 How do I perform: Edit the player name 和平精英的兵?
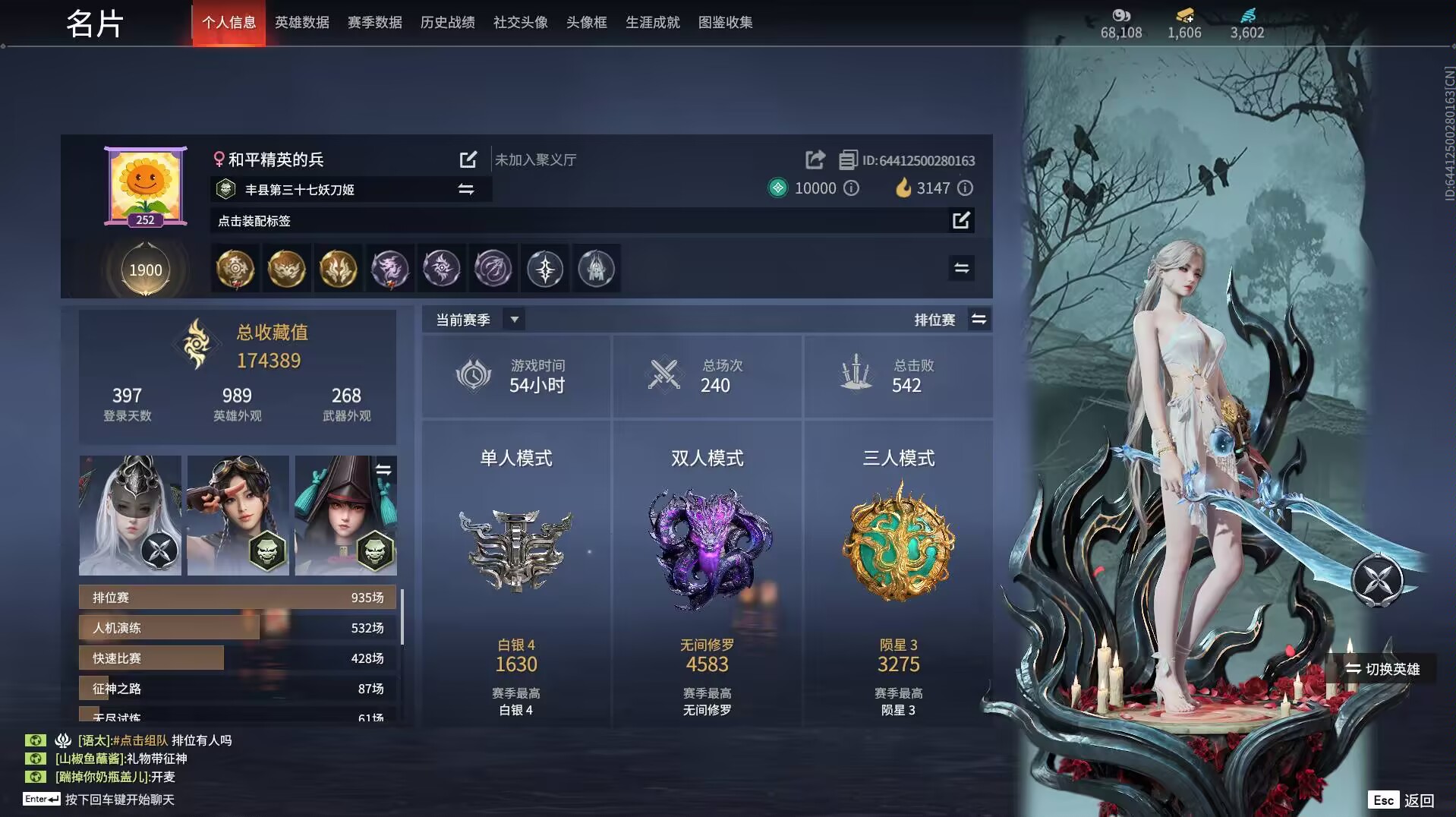pos(468,159)
